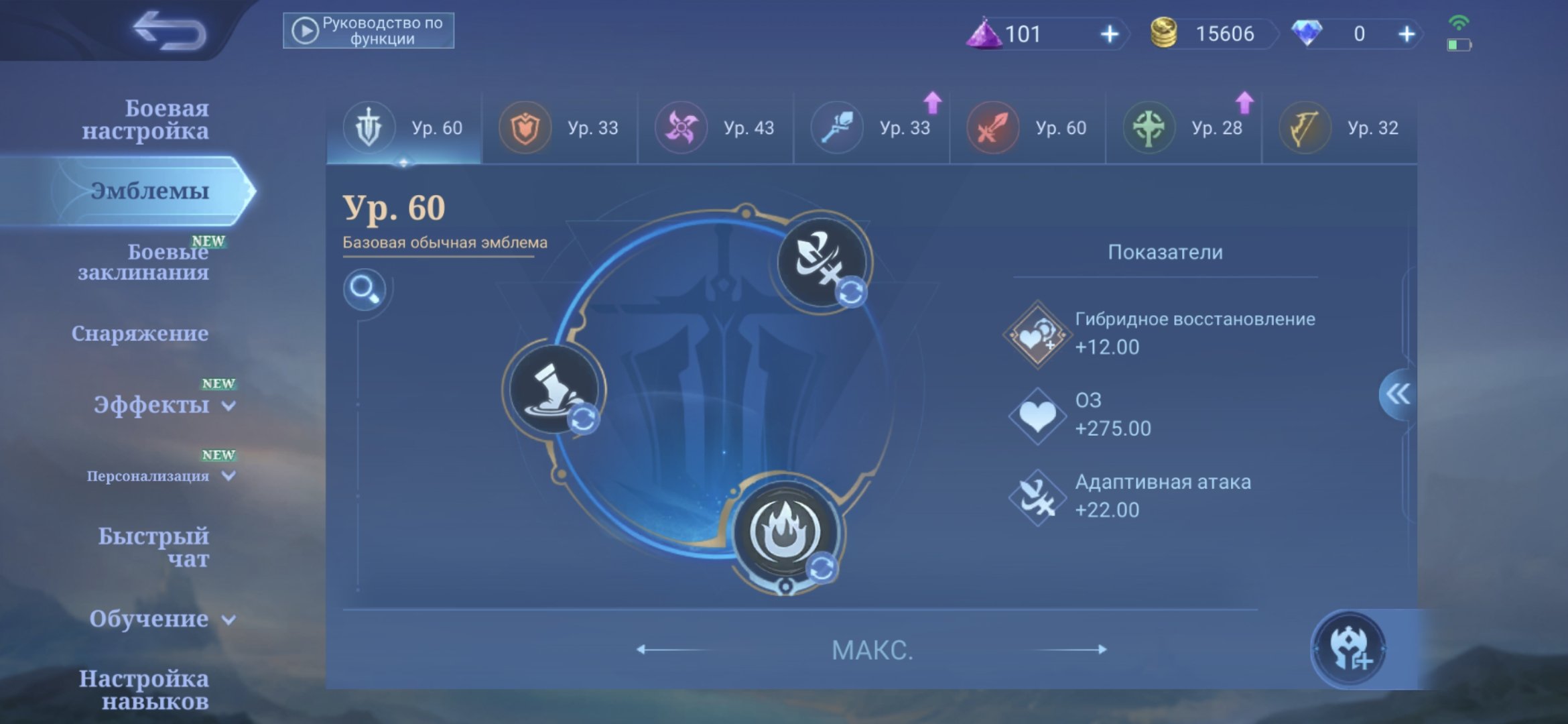Open the basic emblem tab at level 60
Screen dimensions: 1568x724
click(x=402, y=127)
